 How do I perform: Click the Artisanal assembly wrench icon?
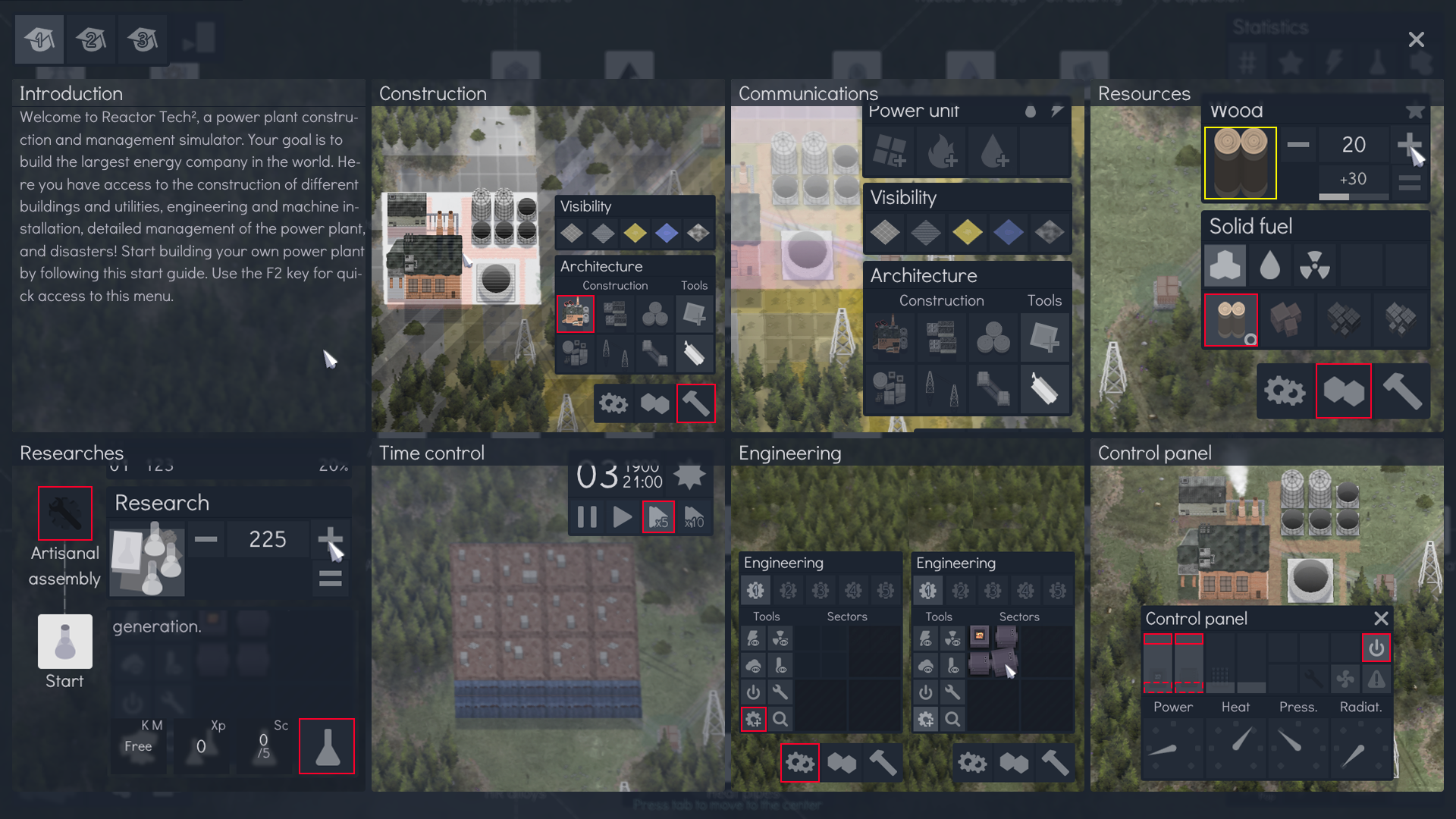(64, 513)
